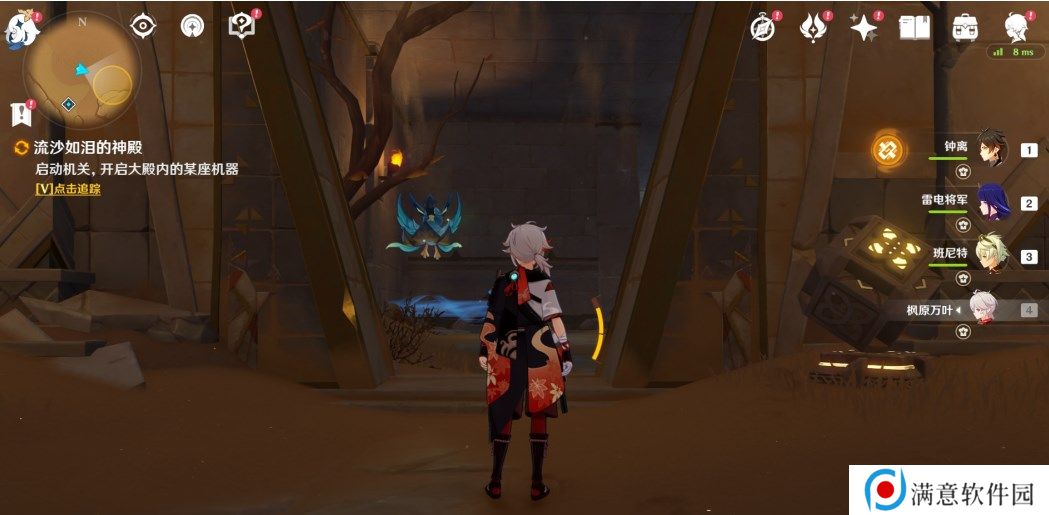1049x515 pixels.
Task: Open the Paimon main menu
Action: click(x=21, y=29)
